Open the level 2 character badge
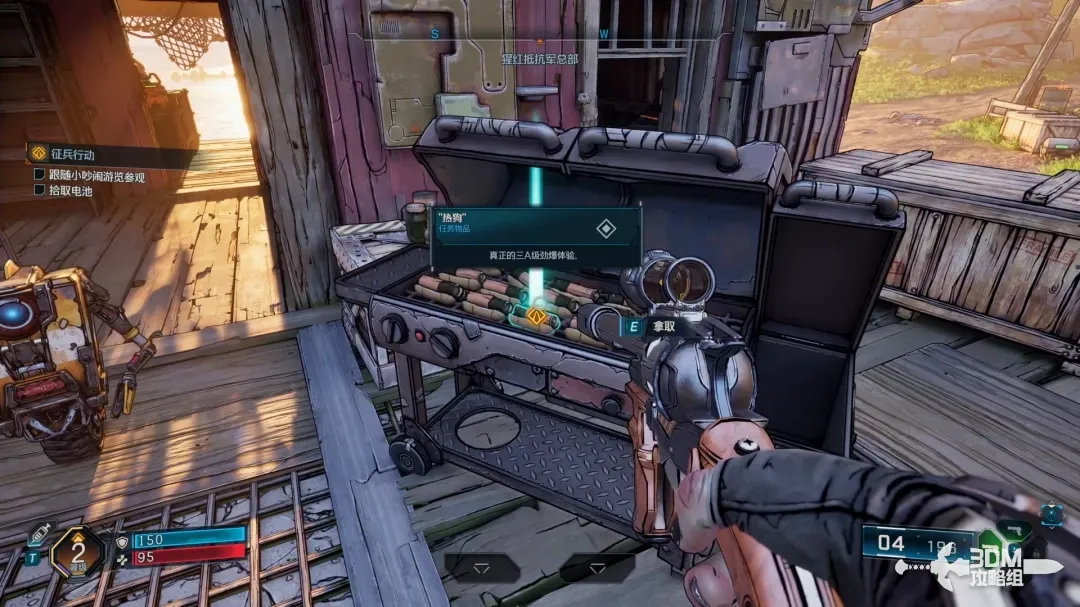1080x607 pixels. tap(77, 551)
